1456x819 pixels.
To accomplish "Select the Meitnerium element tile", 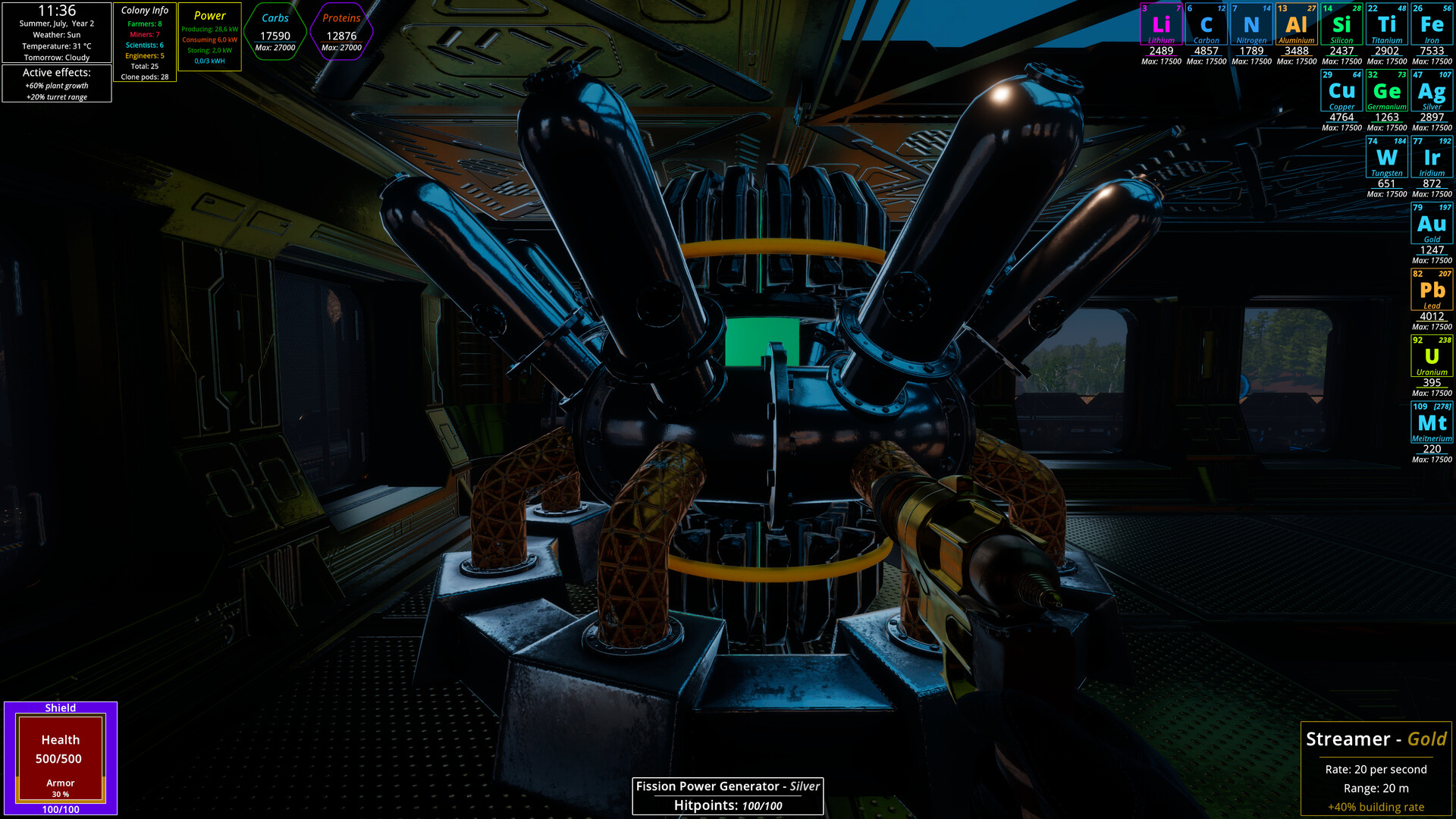I will [x=1432, y=422].
